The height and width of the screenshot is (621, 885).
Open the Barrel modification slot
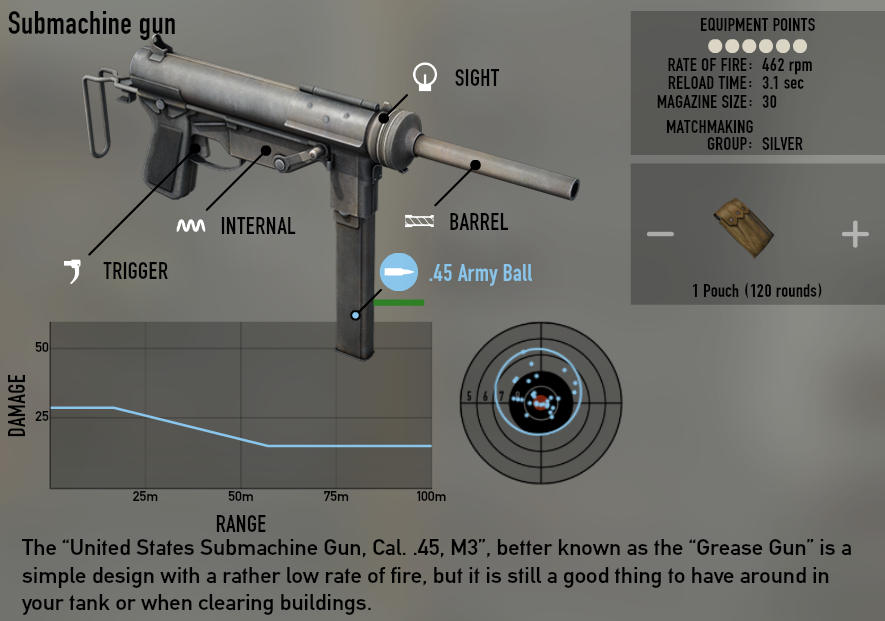(420, 222)
